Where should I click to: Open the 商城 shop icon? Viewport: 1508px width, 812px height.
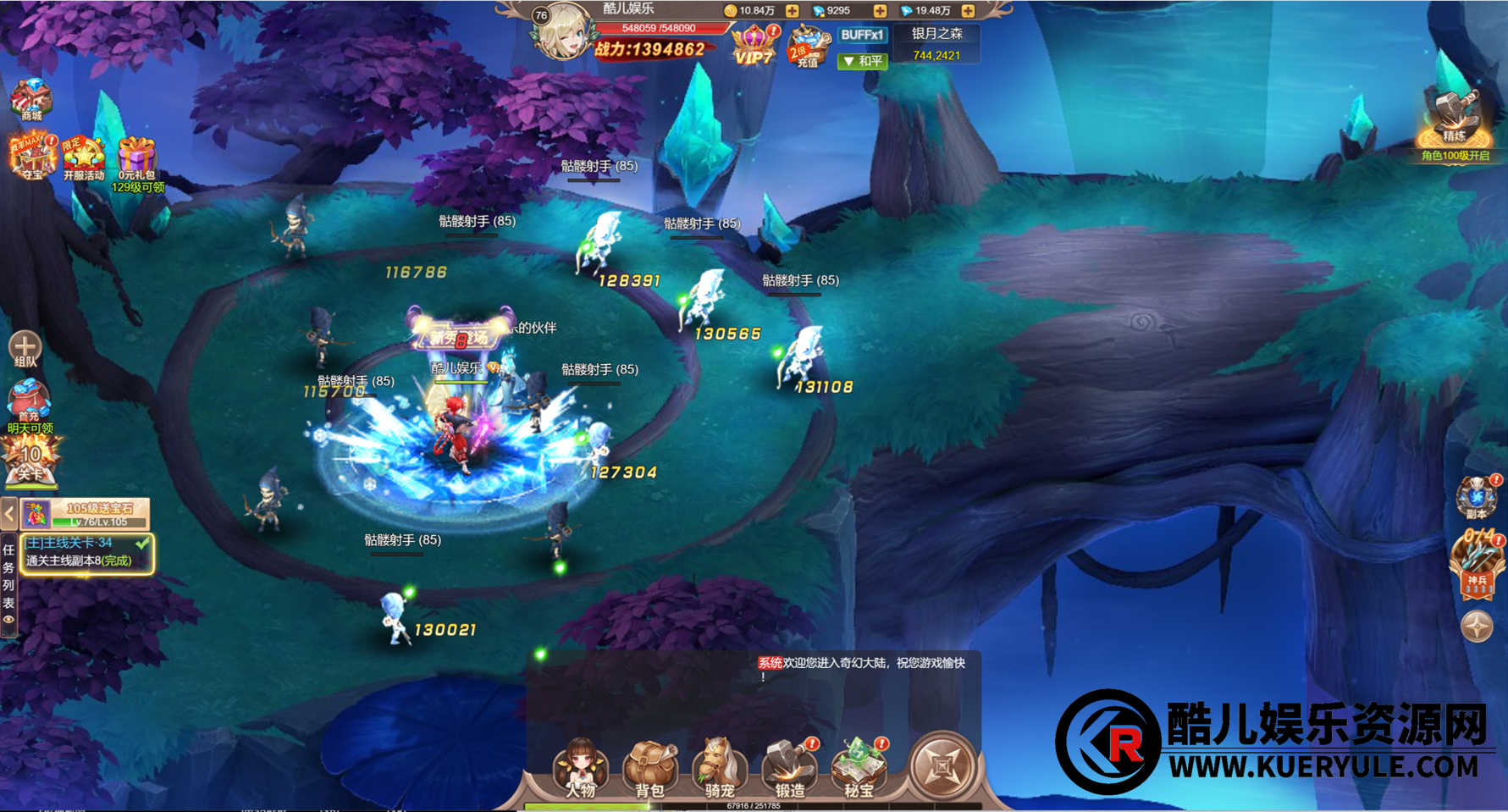[x=31, y=99]
